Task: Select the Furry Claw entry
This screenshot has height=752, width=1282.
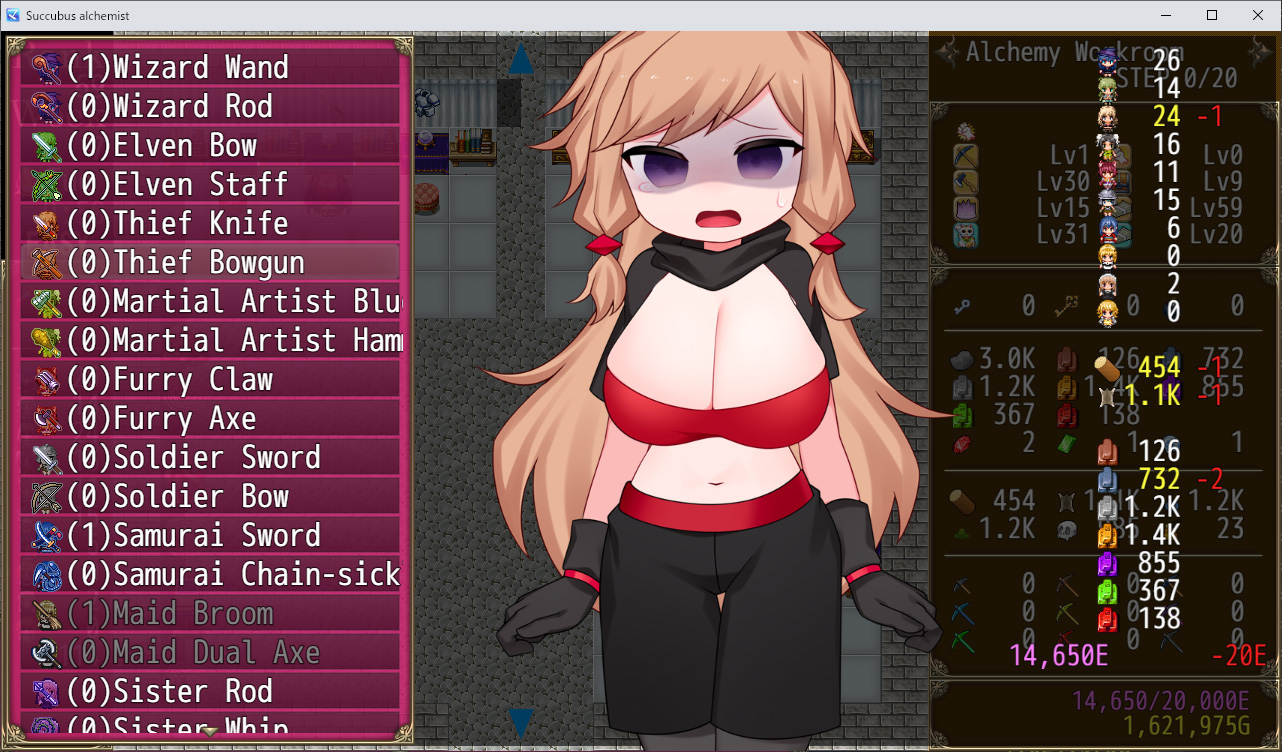Action: pyautogui.click(x=210, y=379)
